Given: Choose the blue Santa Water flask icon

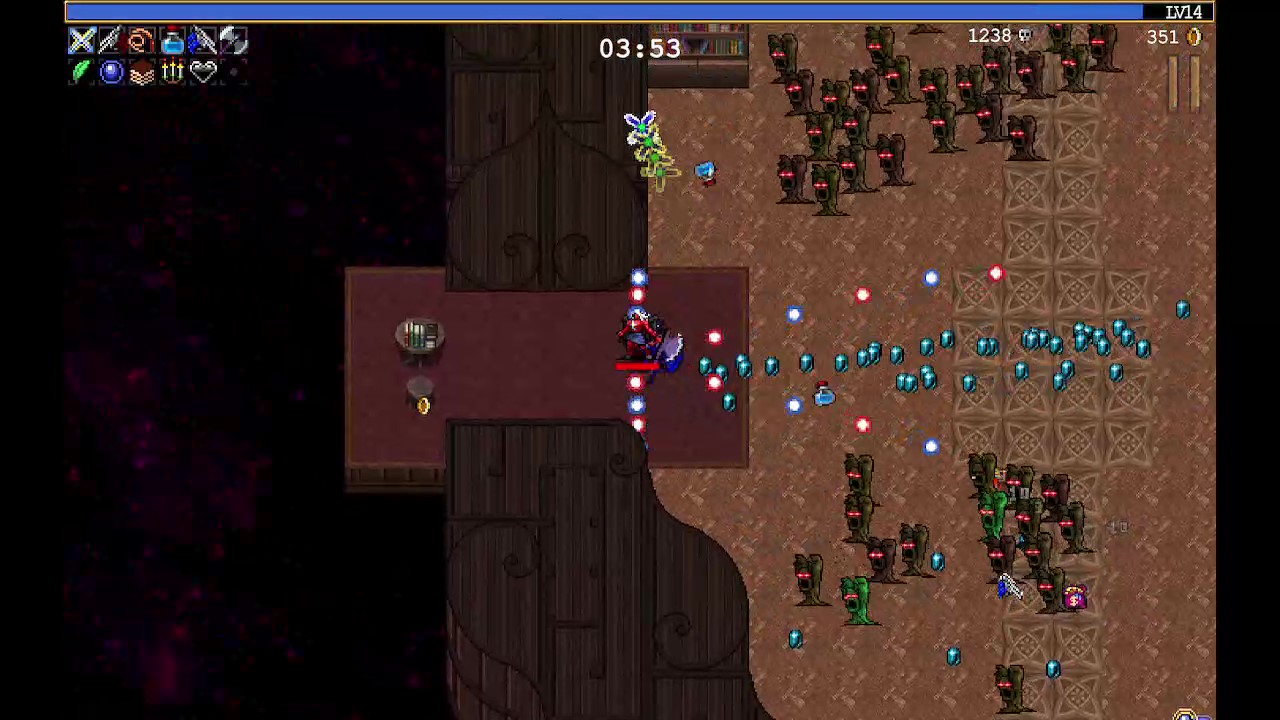Looking at the screenshot, I should coord(172,41).
